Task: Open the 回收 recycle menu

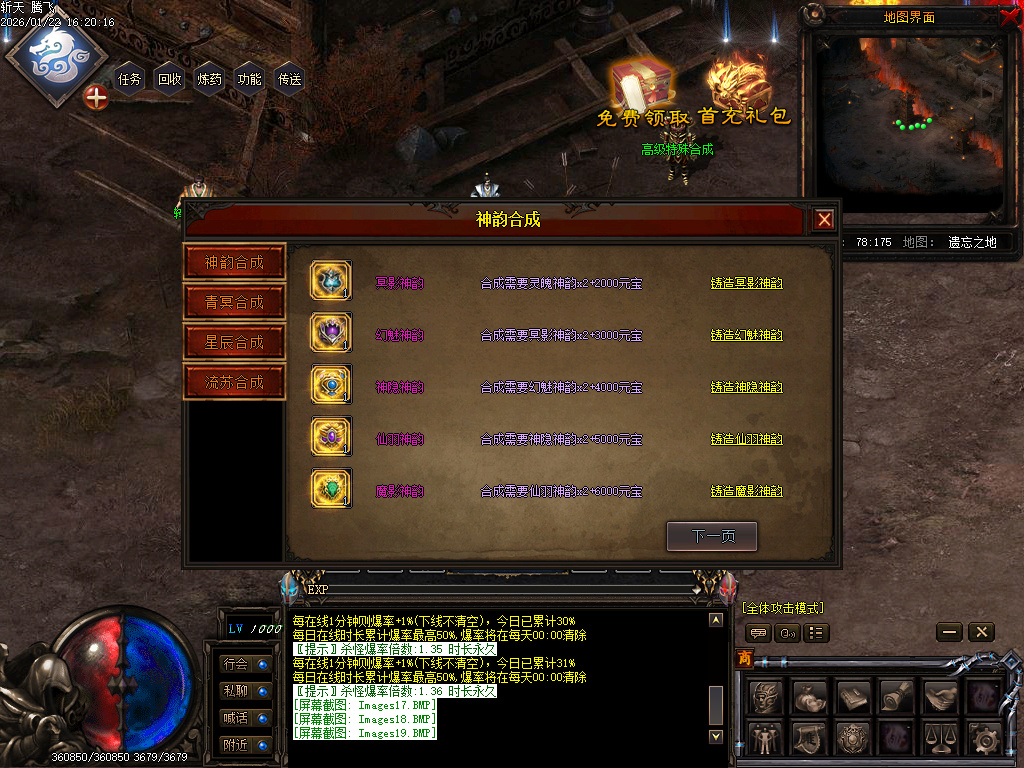Action: [170, 79]
